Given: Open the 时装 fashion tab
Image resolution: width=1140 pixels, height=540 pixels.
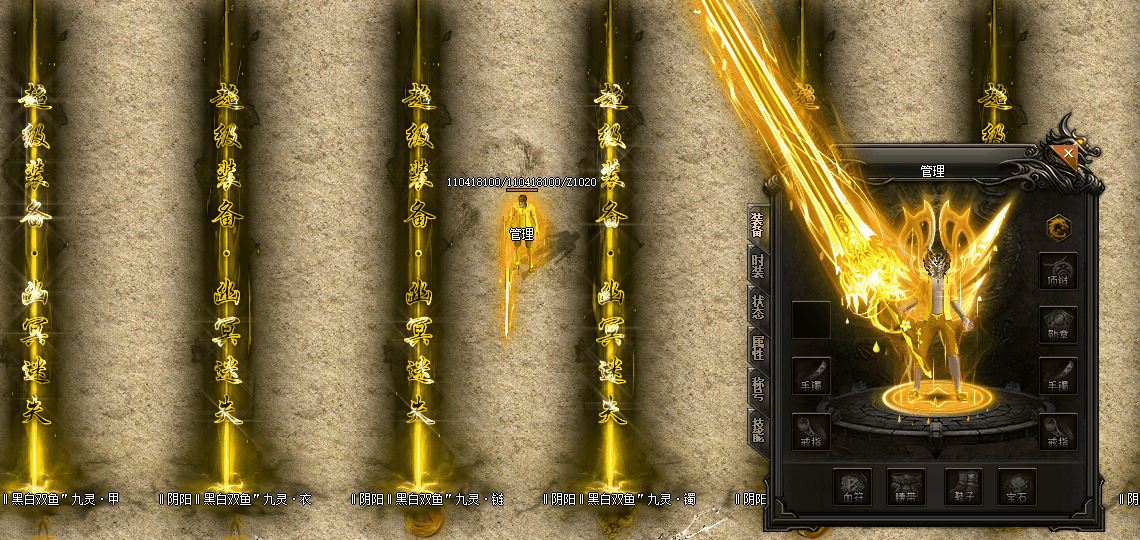Looking at the screenshot, I should coord(757,265).
